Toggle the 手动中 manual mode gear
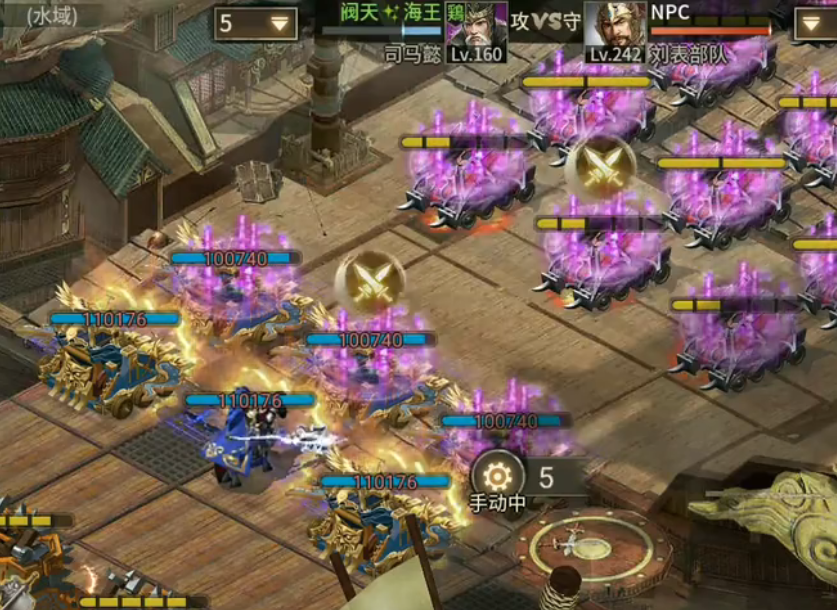Screen dimensions: 837x610 pyautogui.click(x=497, y=474)
